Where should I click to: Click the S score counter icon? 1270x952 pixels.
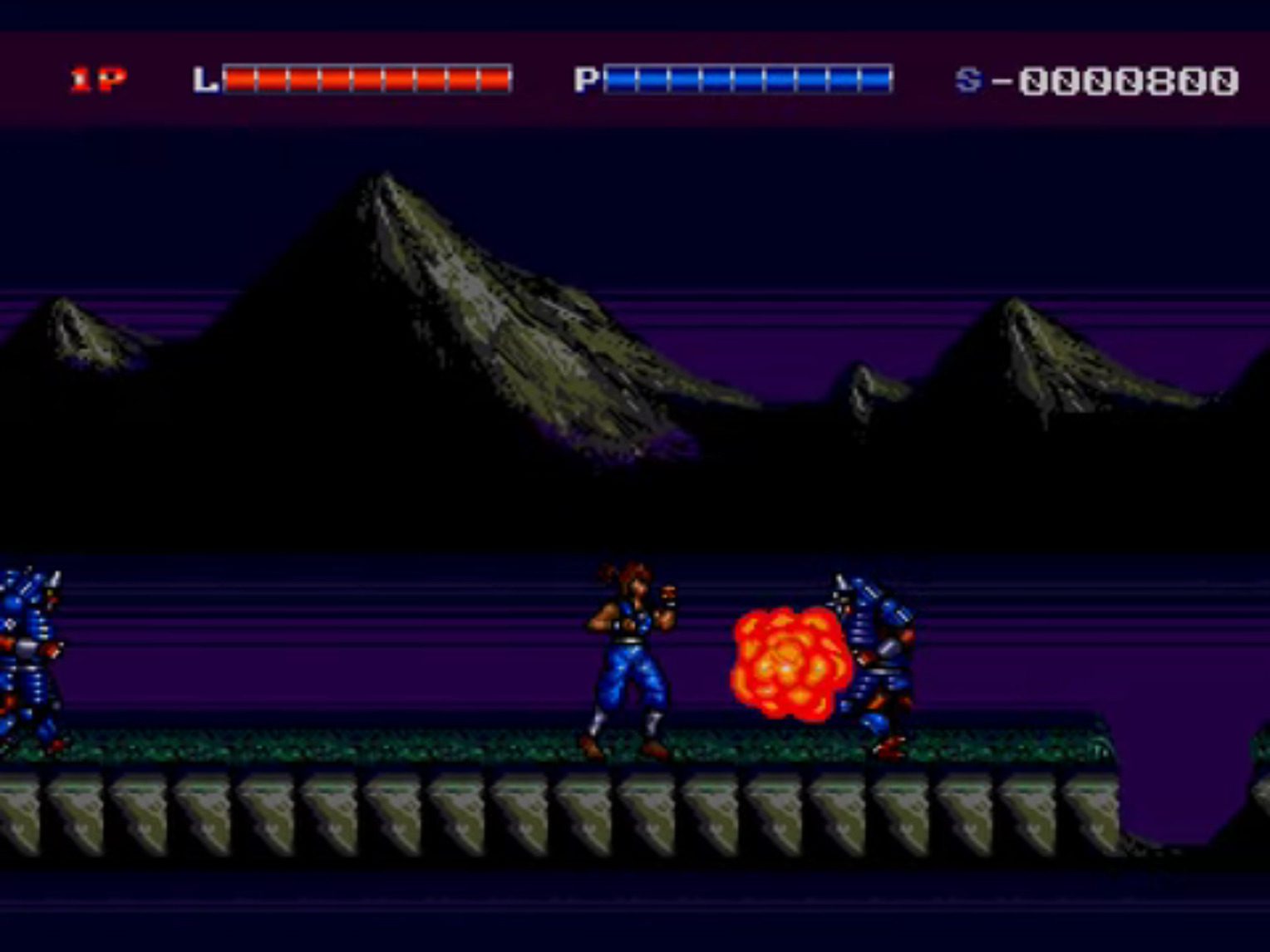[x=967, y=78]
